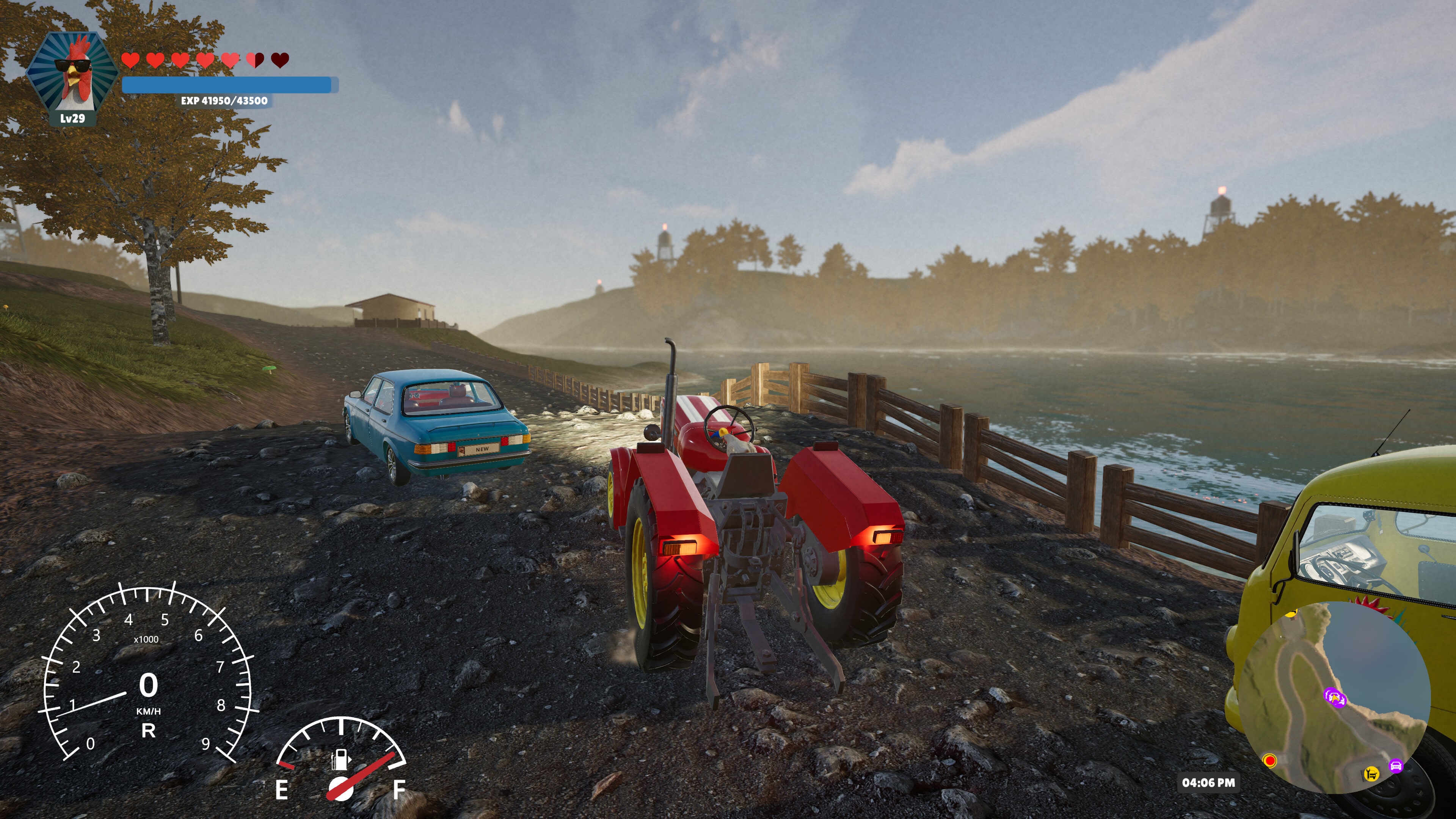Viewport: 1456px width, 819px height.
Task: Open the 04:06 PM time display
Action: tap(1210, 783)
